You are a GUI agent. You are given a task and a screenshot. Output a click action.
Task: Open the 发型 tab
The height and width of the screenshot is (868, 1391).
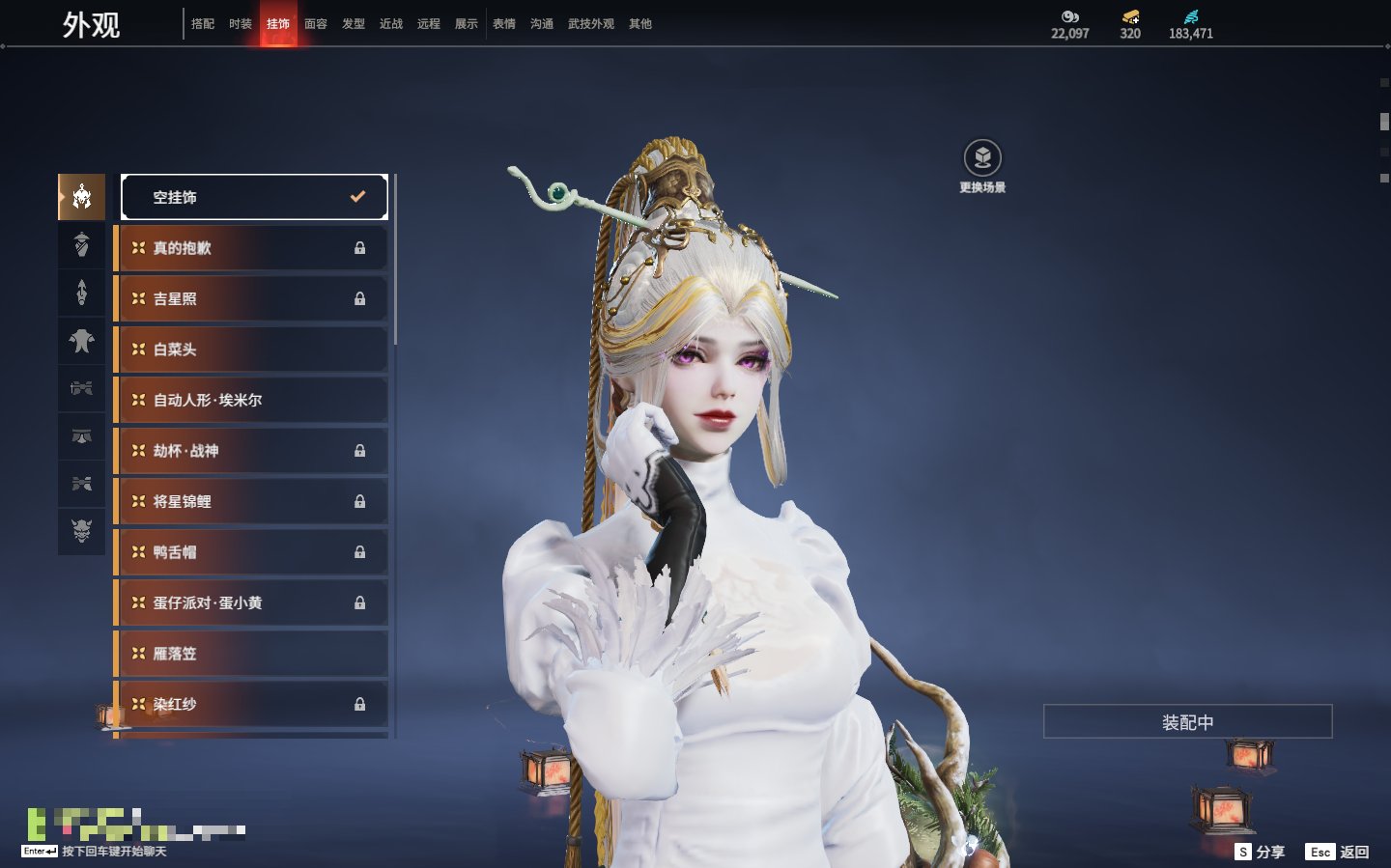point(354,24)
